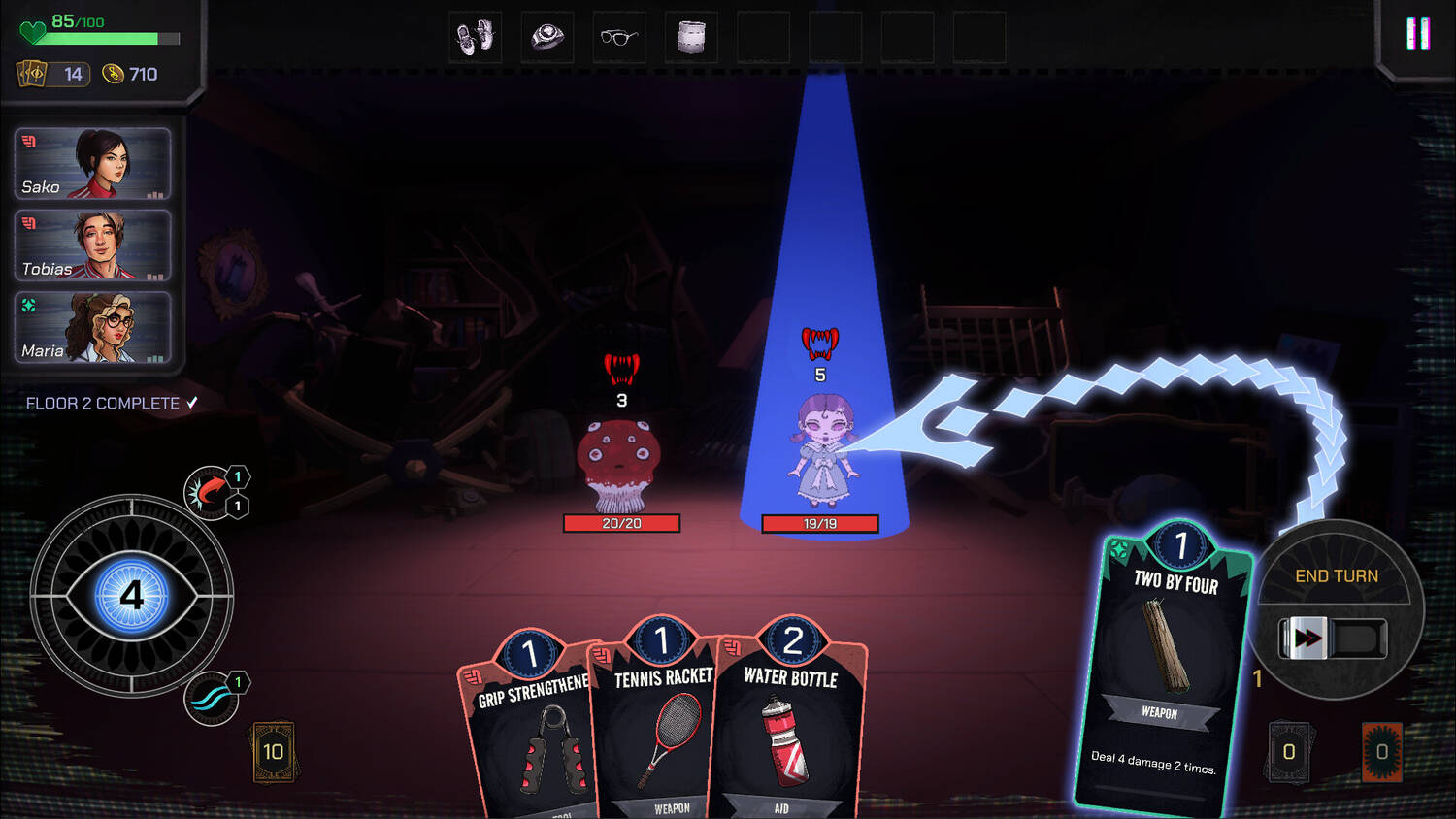Inspect the blue wind status icon
Screen dimensions: 1456x819
[211, 699]
